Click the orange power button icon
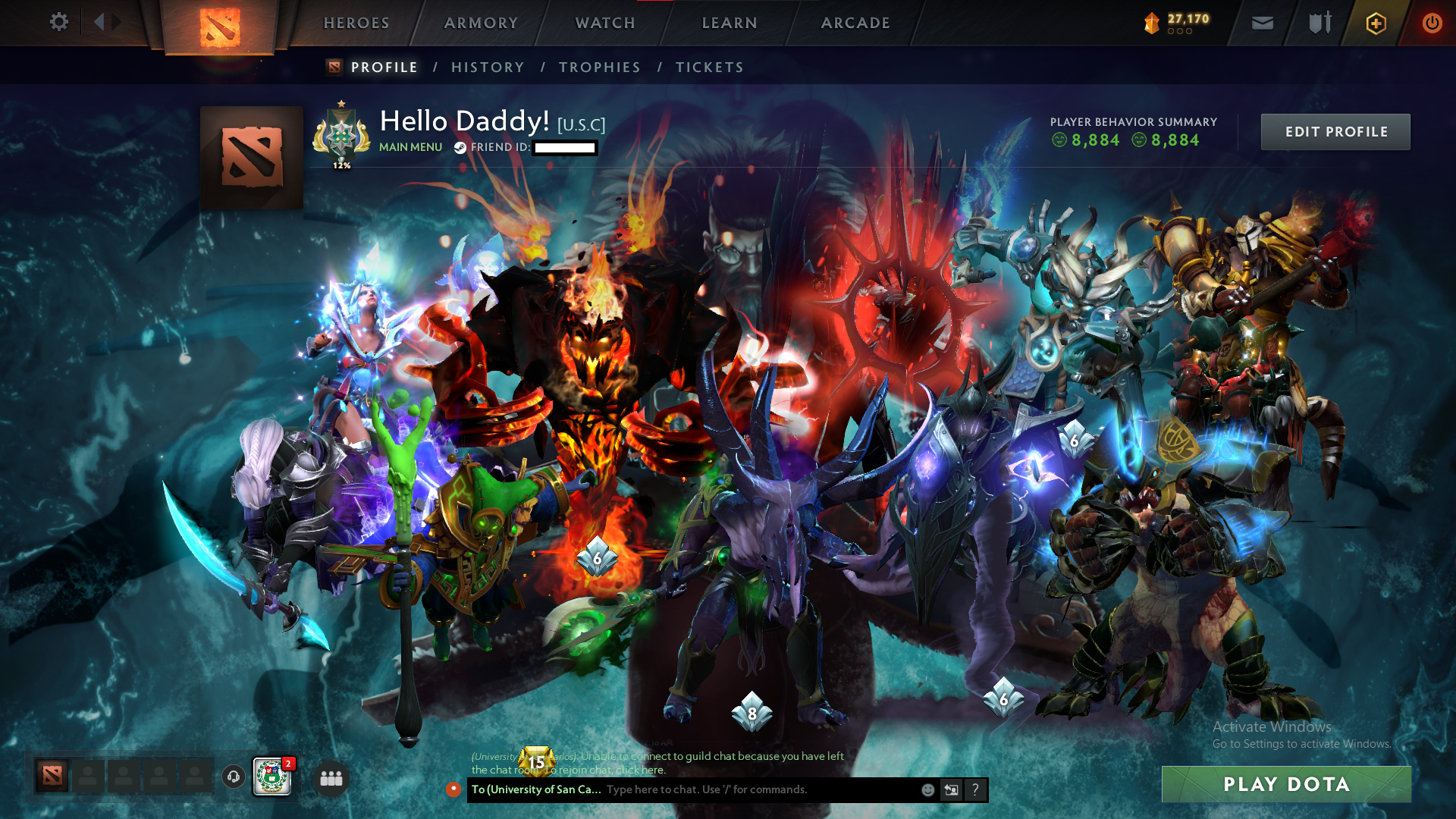 coord(1432,23)
